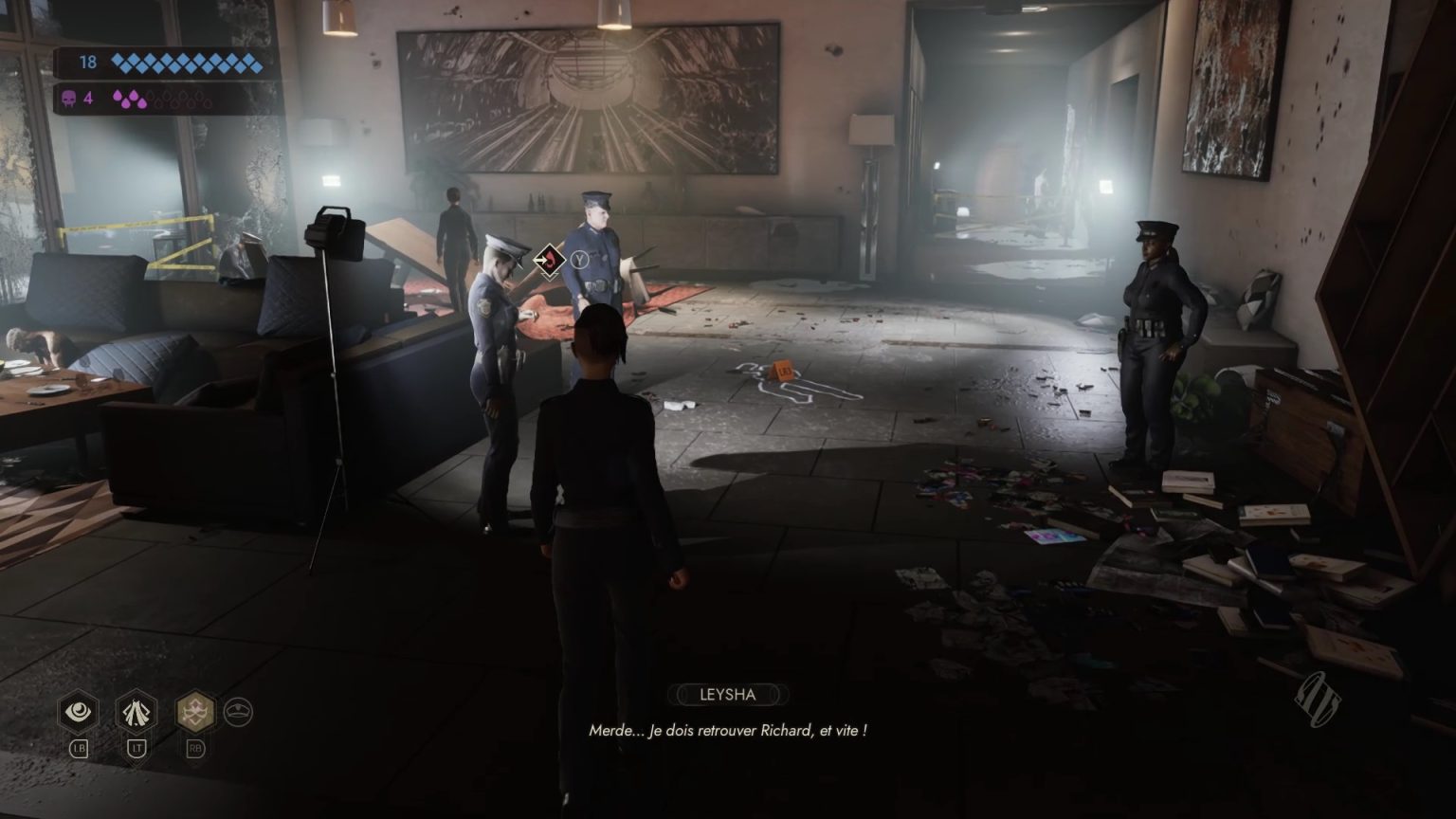Open the arrow entering the feed diamond
1456x819 pixels.
(540, 260)
